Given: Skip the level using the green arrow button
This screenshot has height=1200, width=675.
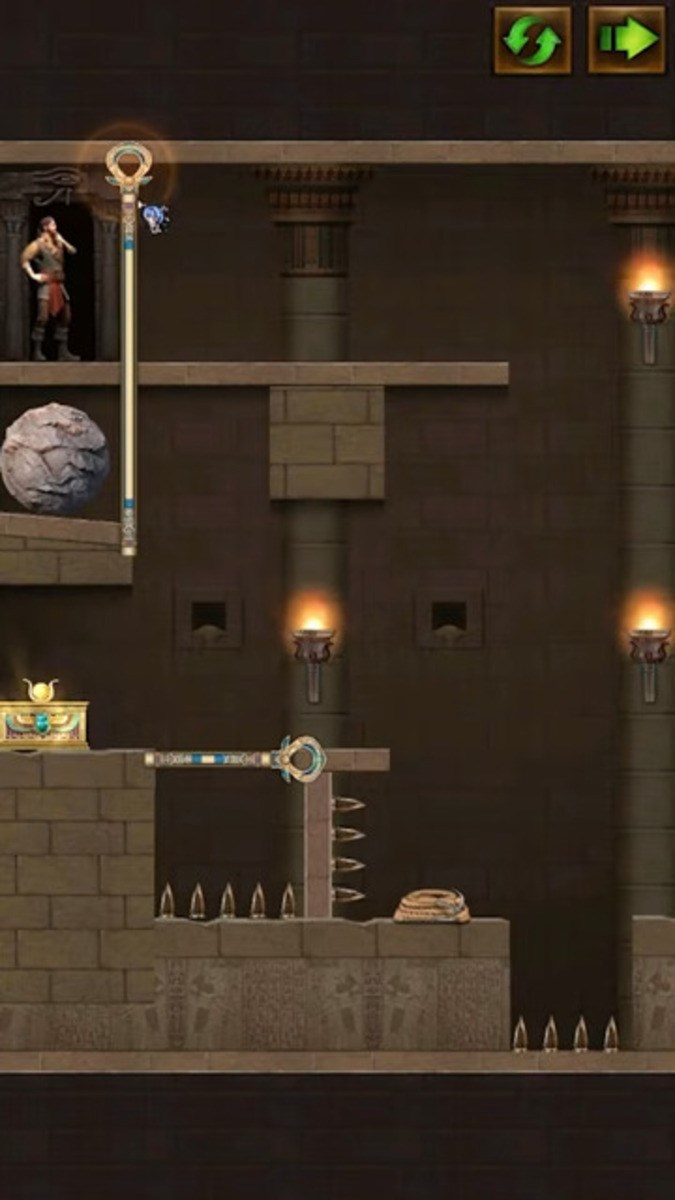Looking at the screenshot, I should click(x=626, y=40).
